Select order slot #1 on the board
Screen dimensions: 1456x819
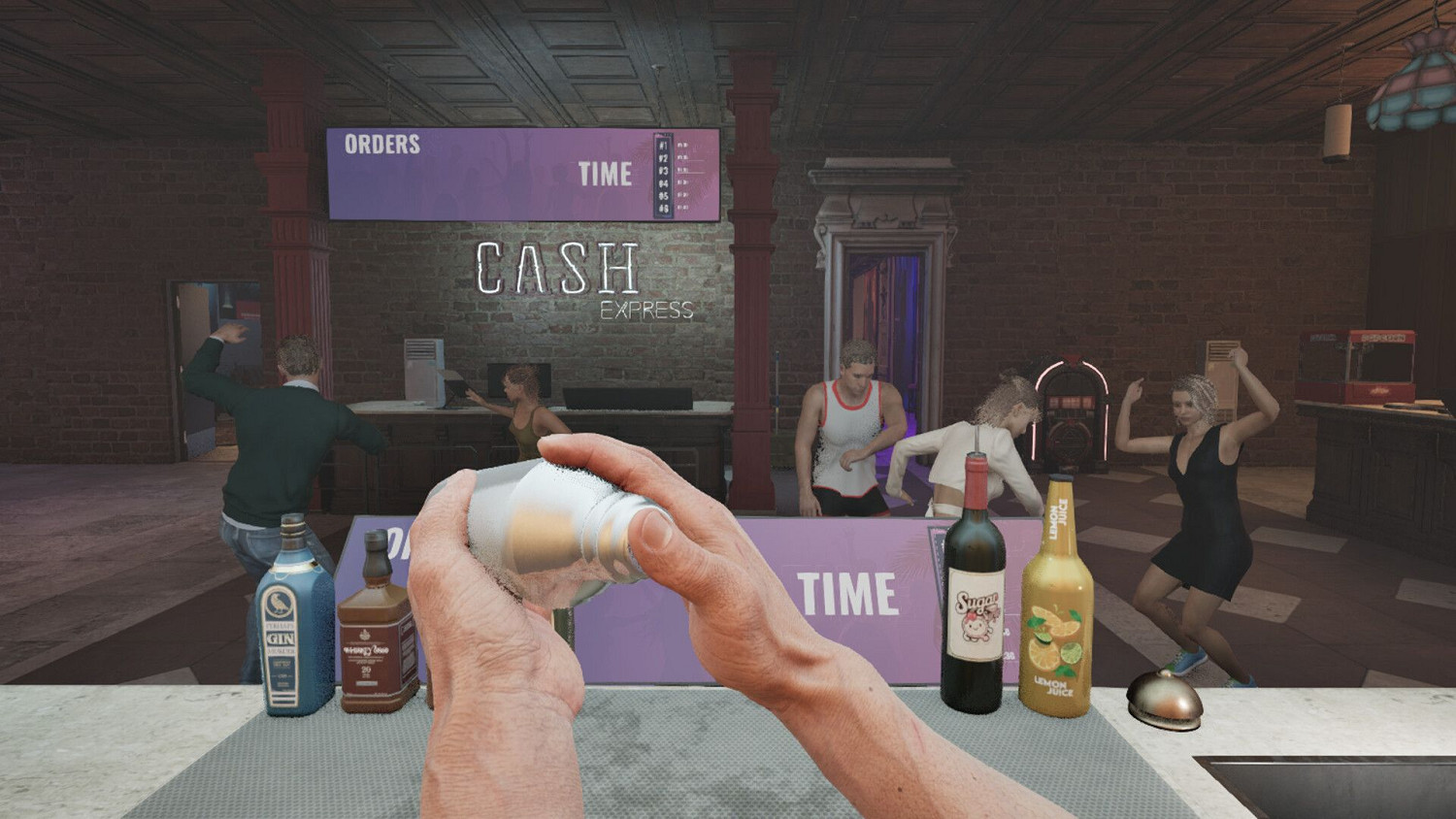click(663, 145)
